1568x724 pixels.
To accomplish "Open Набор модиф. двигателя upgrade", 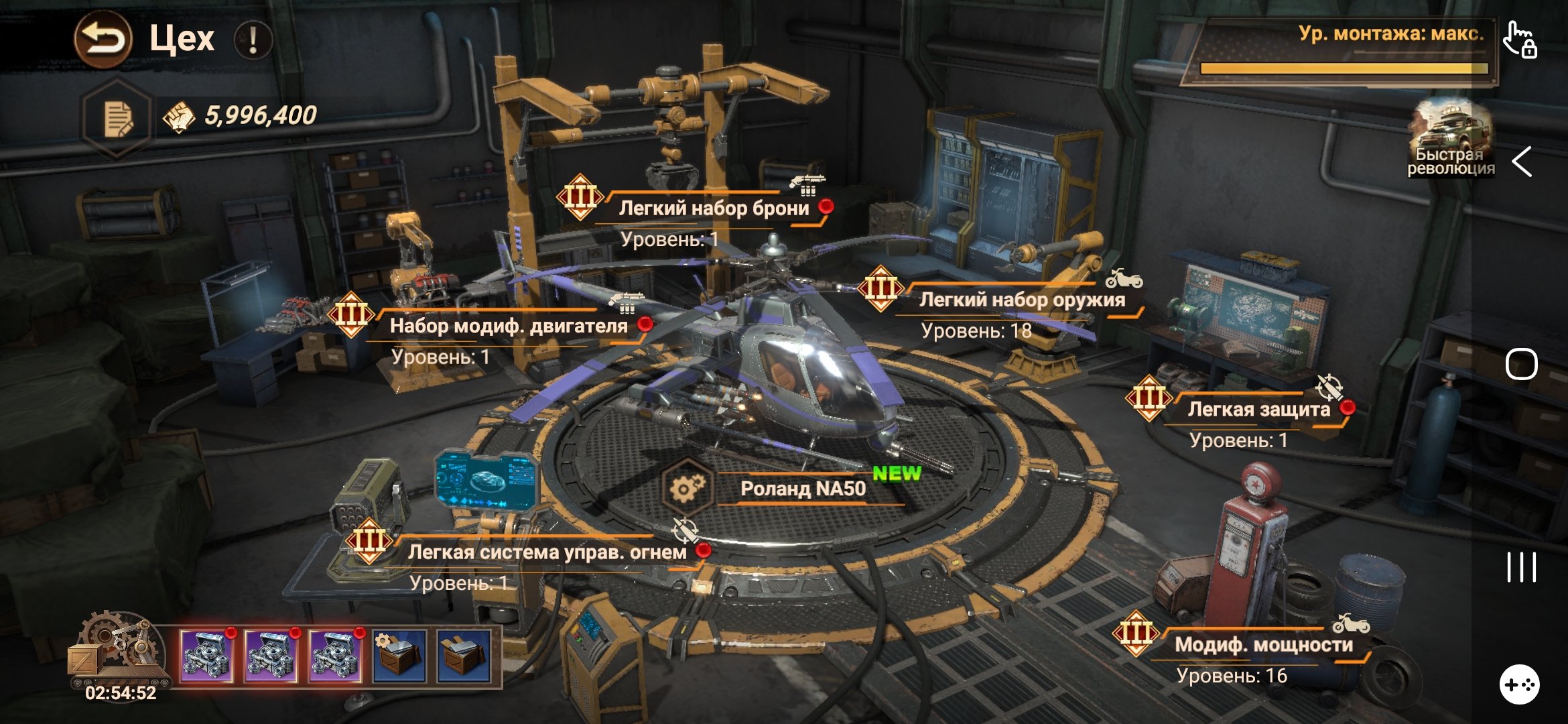I will coord(508,326).
